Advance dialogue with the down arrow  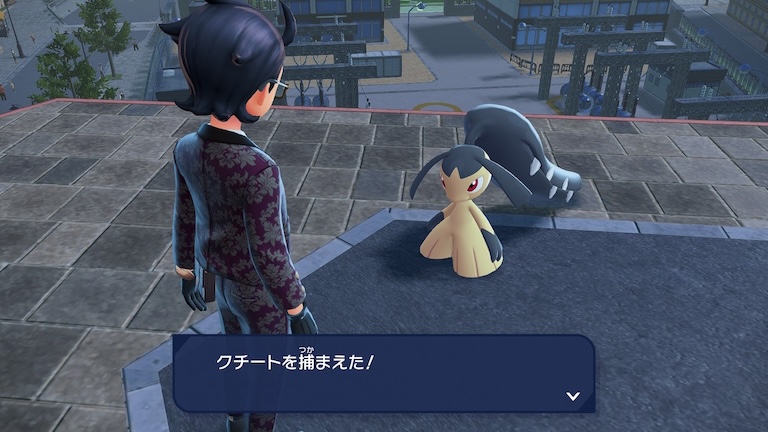572,396
